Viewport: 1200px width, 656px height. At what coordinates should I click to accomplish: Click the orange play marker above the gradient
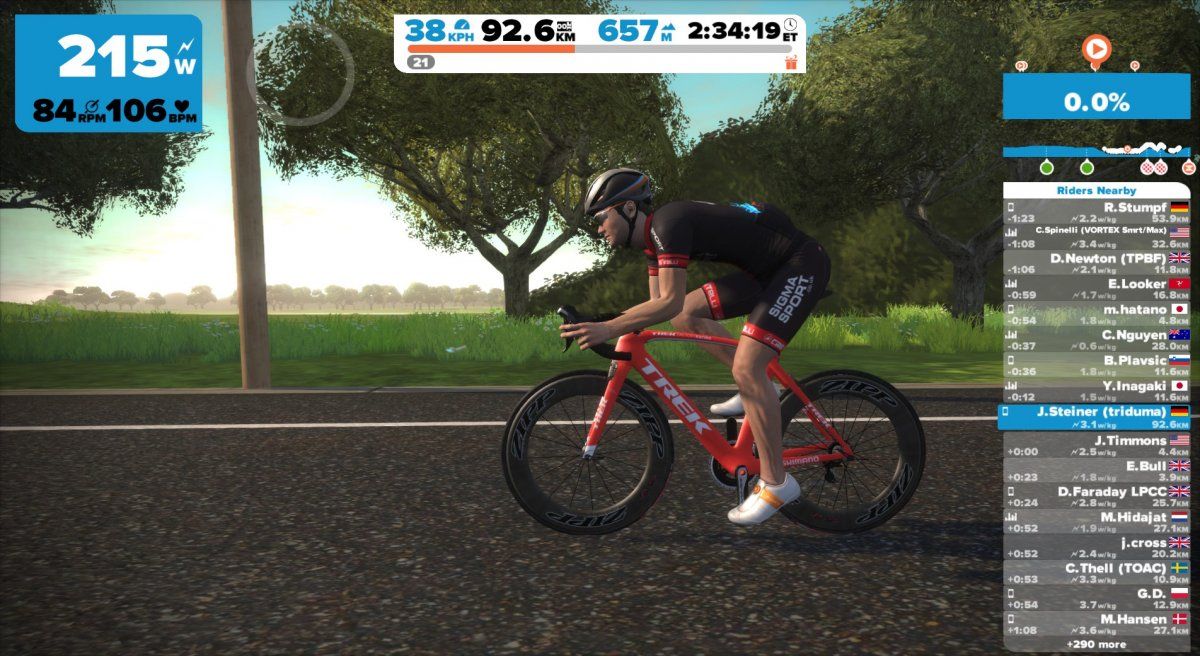click(1096, 49)
